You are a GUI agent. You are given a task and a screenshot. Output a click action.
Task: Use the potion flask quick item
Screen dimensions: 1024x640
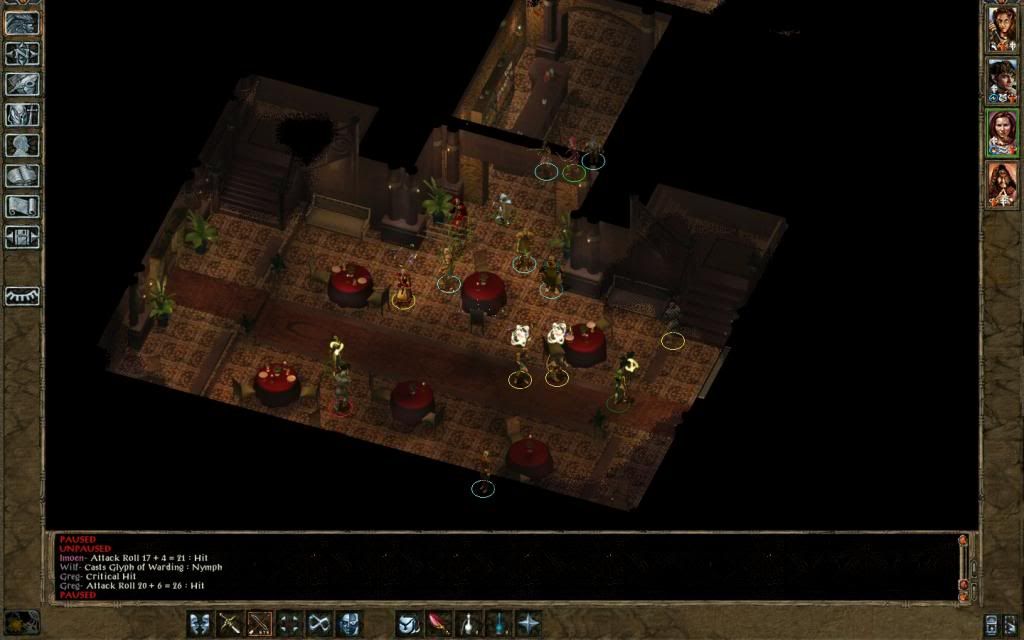pos(469,623)
